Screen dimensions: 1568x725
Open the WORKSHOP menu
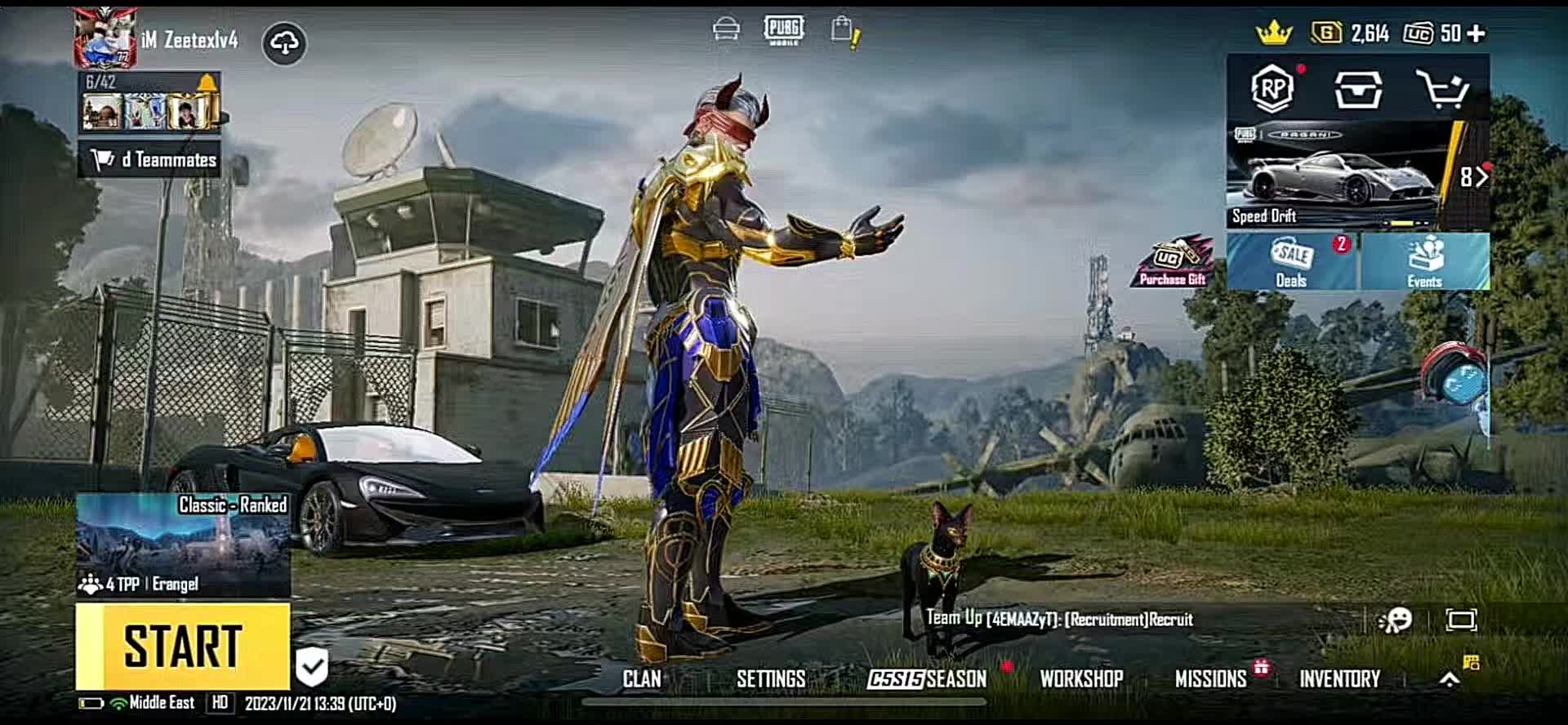1081,679
